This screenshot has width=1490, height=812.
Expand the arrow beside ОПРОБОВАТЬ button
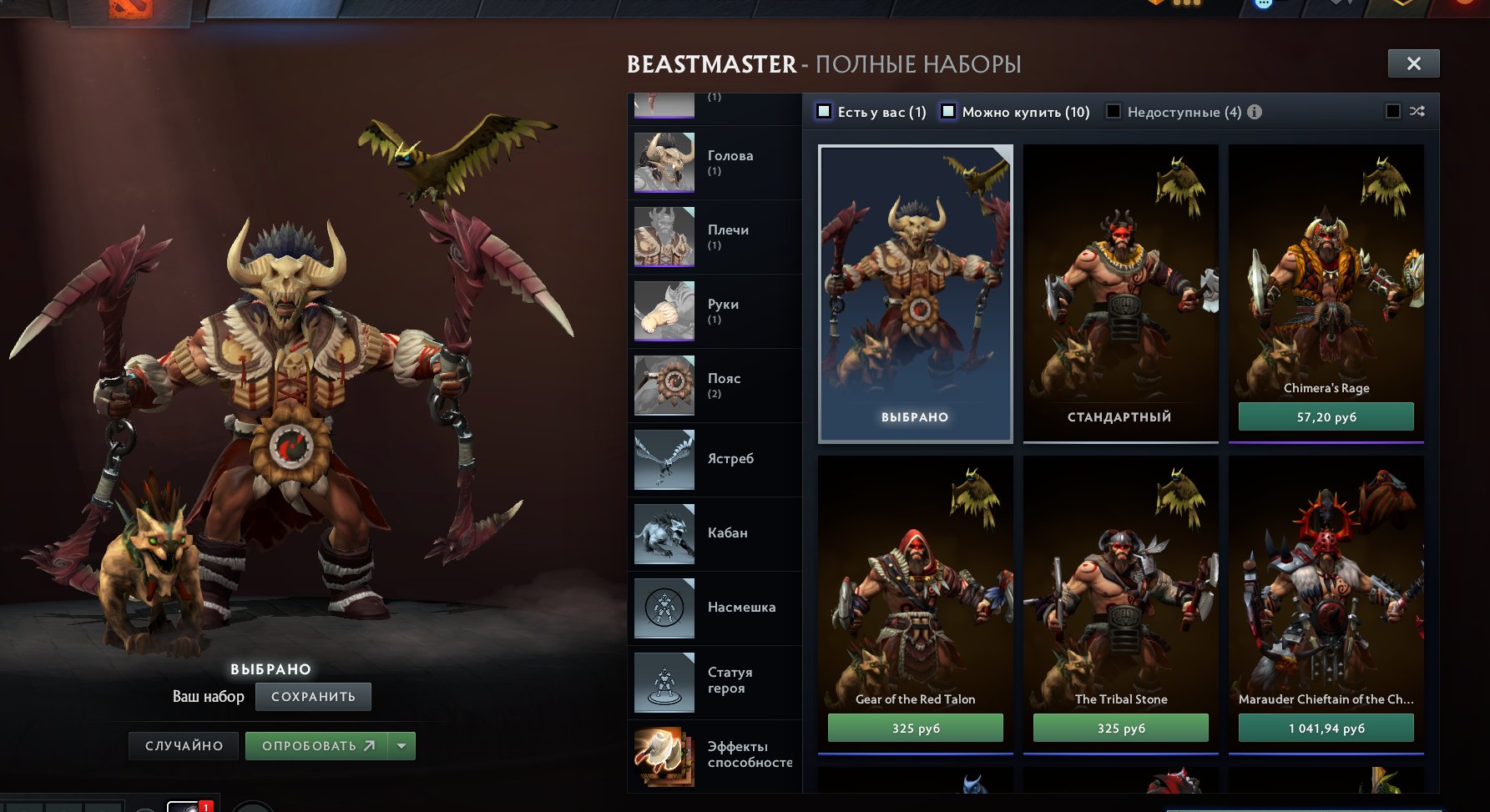[402, 745]
